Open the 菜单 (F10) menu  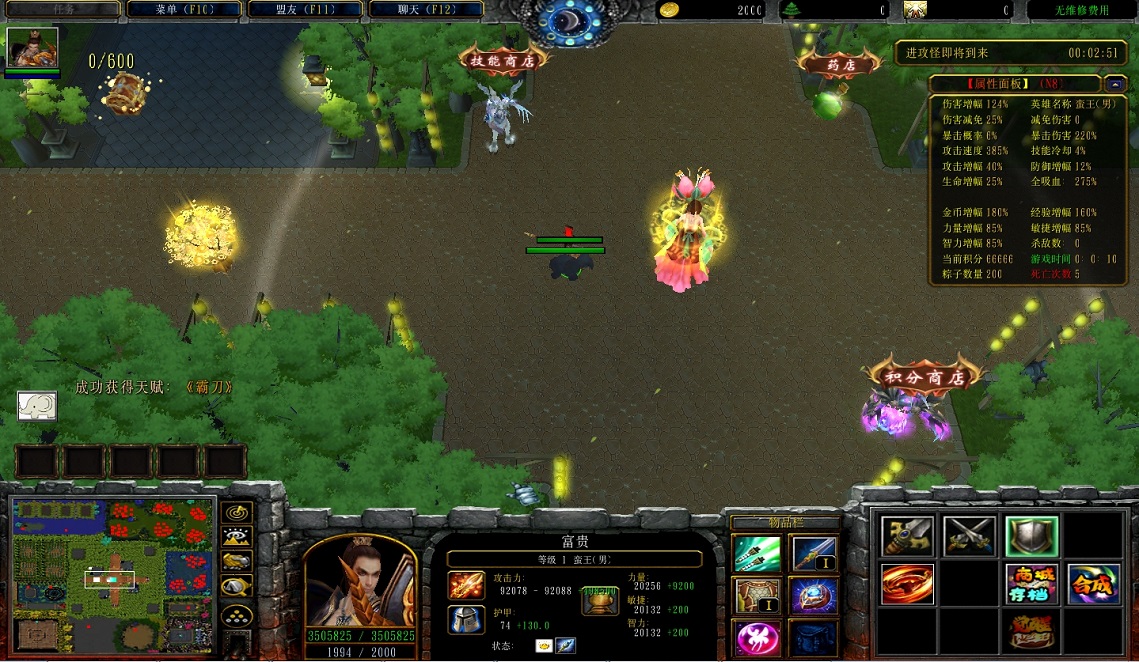(x=185, y=10)
